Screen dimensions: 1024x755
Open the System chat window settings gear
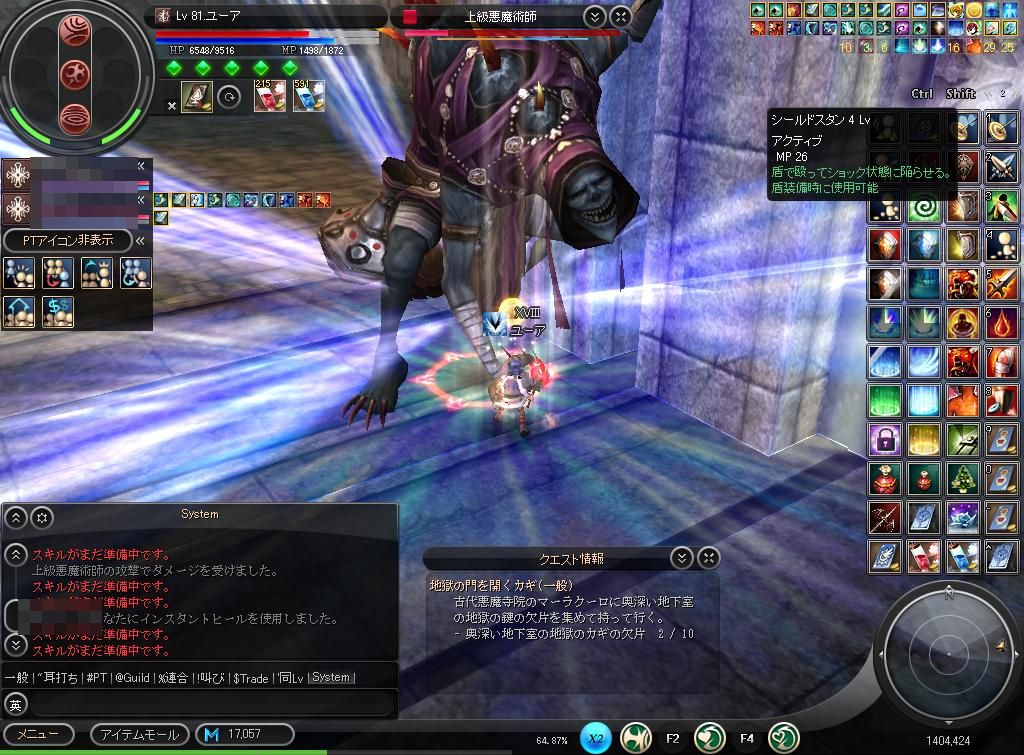[42, 517]
